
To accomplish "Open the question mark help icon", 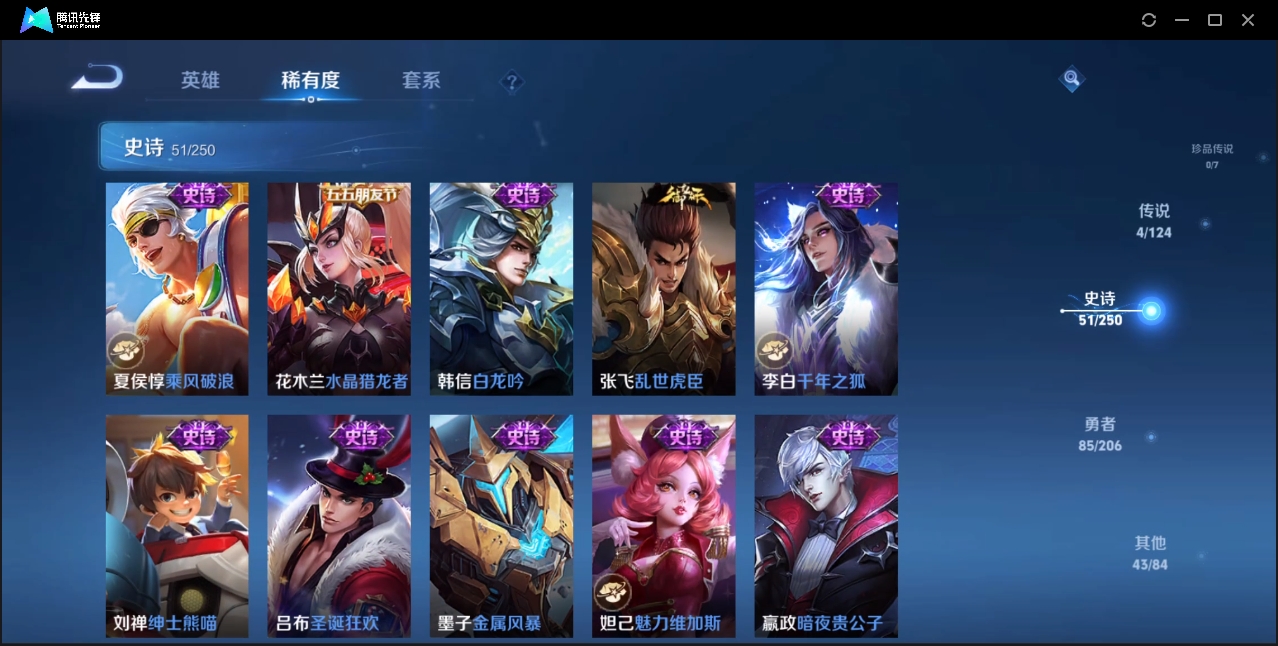I will [x=512, y=82].
